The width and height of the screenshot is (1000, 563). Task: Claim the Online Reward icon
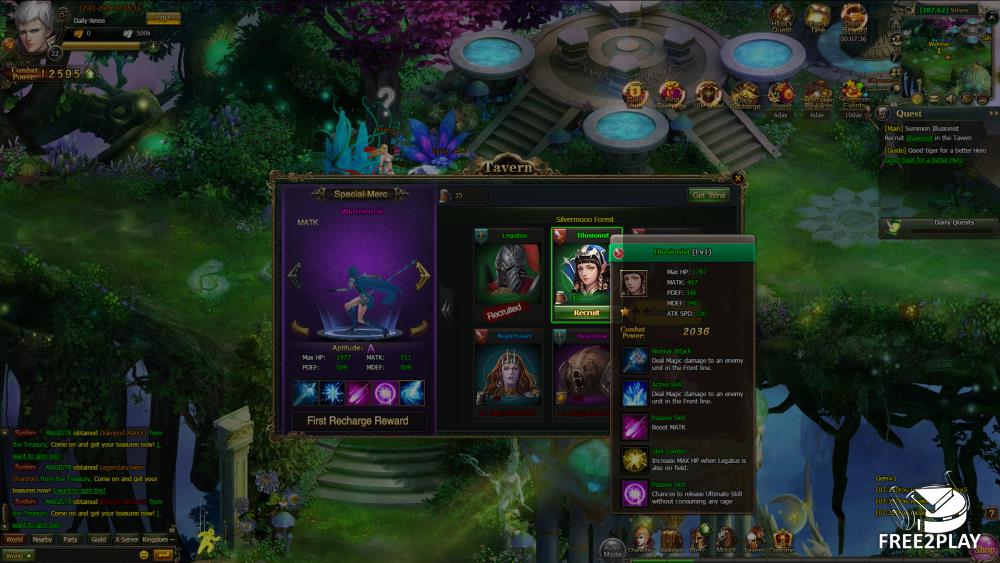click(x=854, y=20)
